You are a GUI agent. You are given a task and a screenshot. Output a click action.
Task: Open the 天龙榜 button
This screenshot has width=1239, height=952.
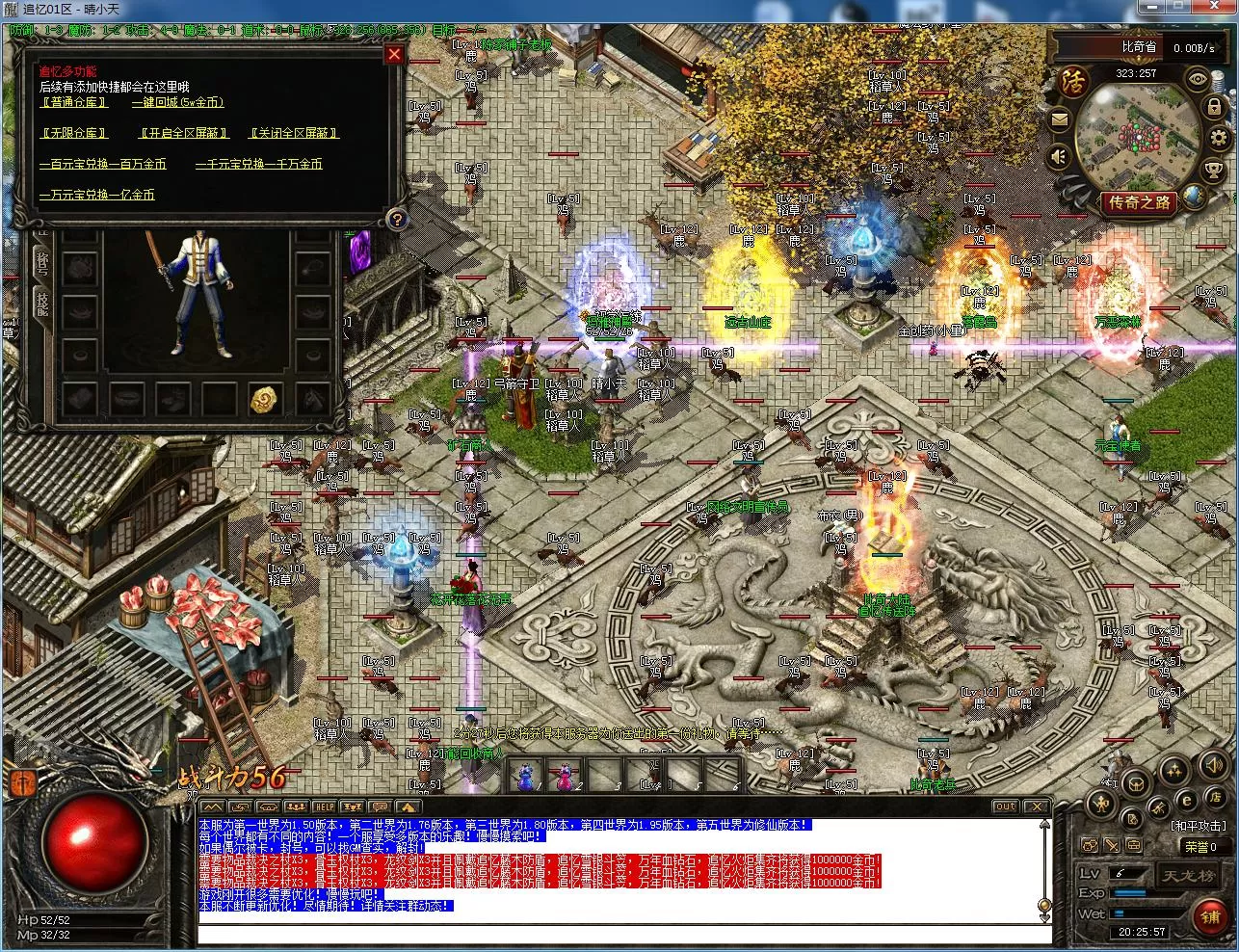click(1184, 876)
